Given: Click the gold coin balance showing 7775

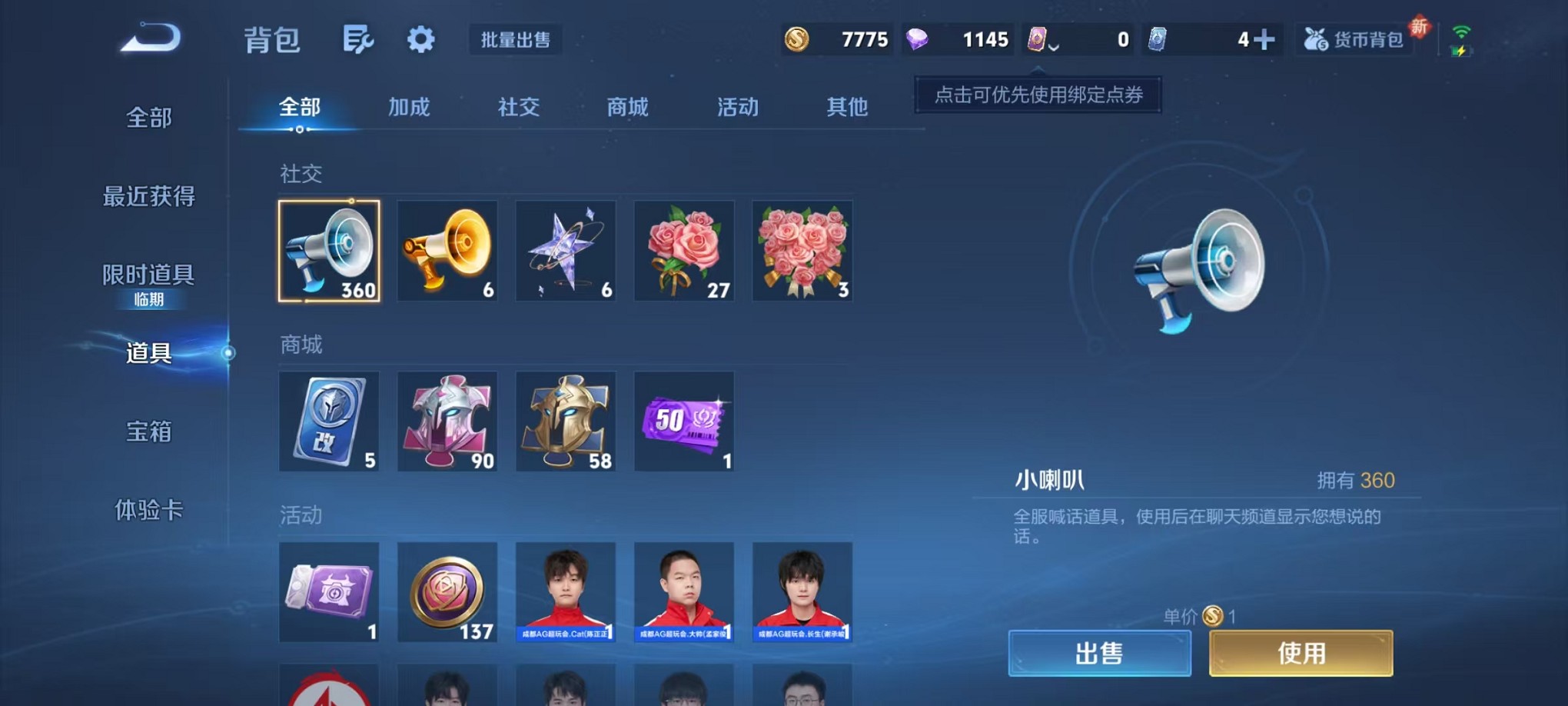Looking at the screenshot, I should tap(838, 38).
